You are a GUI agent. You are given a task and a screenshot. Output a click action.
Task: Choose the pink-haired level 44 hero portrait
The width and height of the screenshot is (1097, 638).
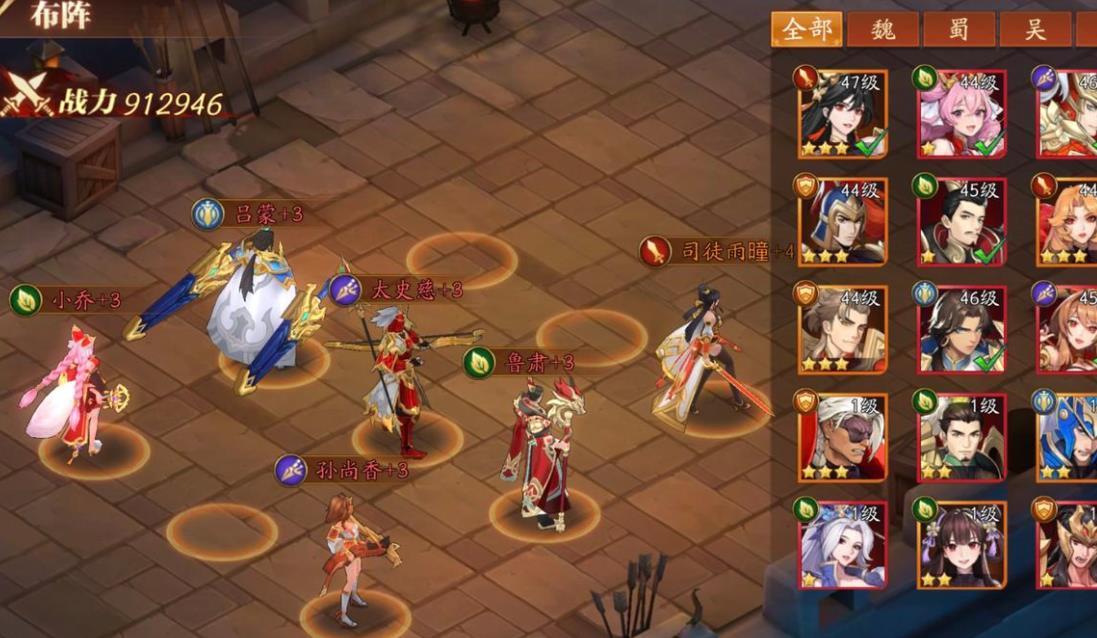tap(962, 113)
